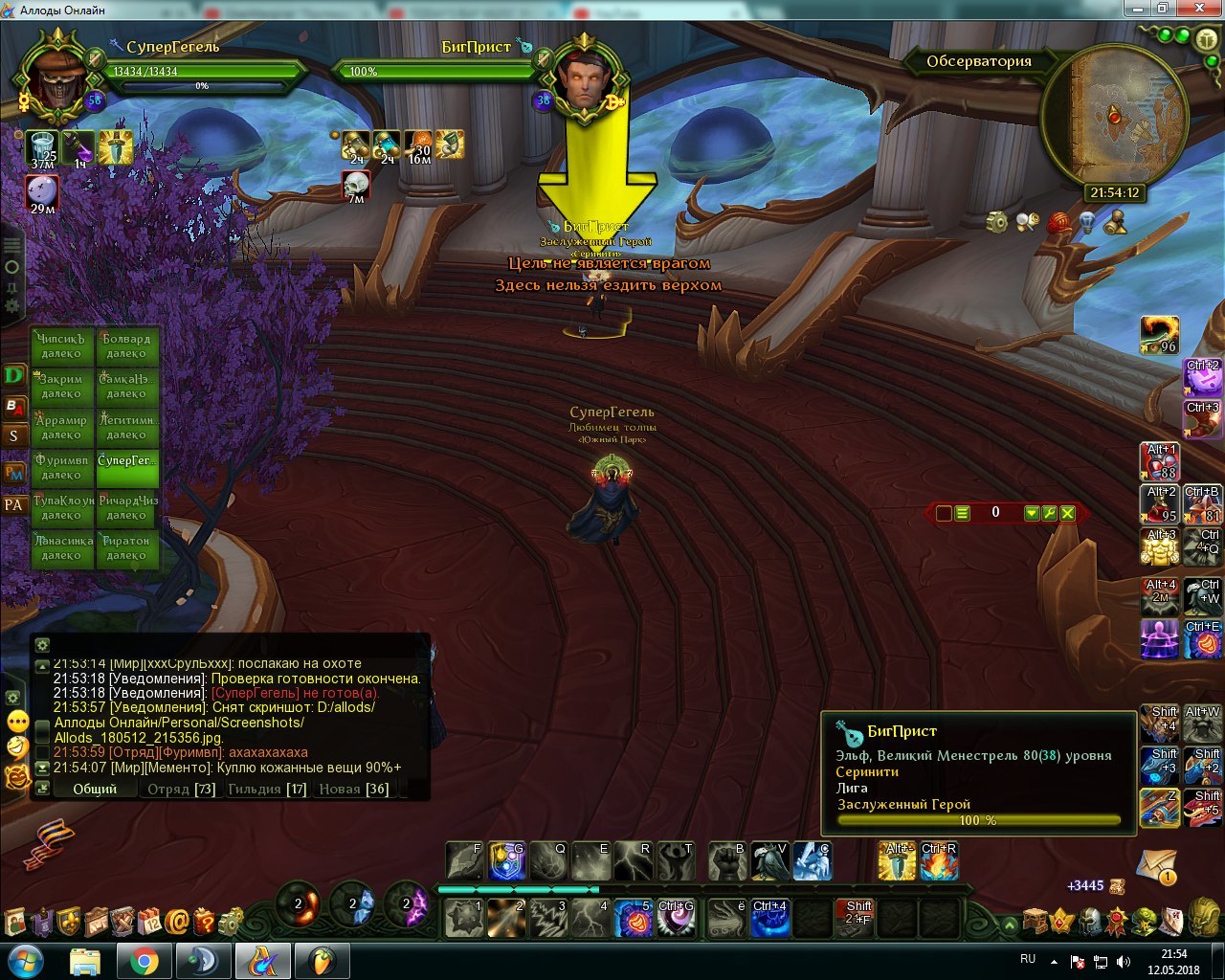
Task: Open the Гильдия chat tab
Action: [266, 790]
